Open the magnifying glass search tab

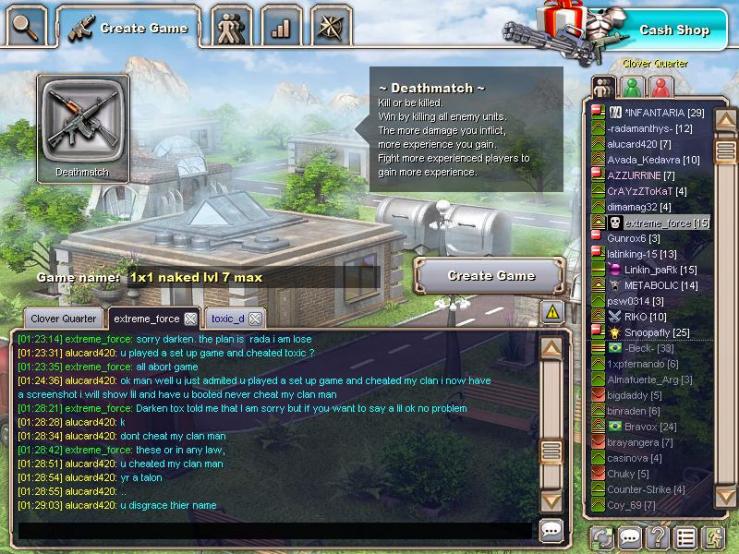pyautogui.click(x=25, y=25)
